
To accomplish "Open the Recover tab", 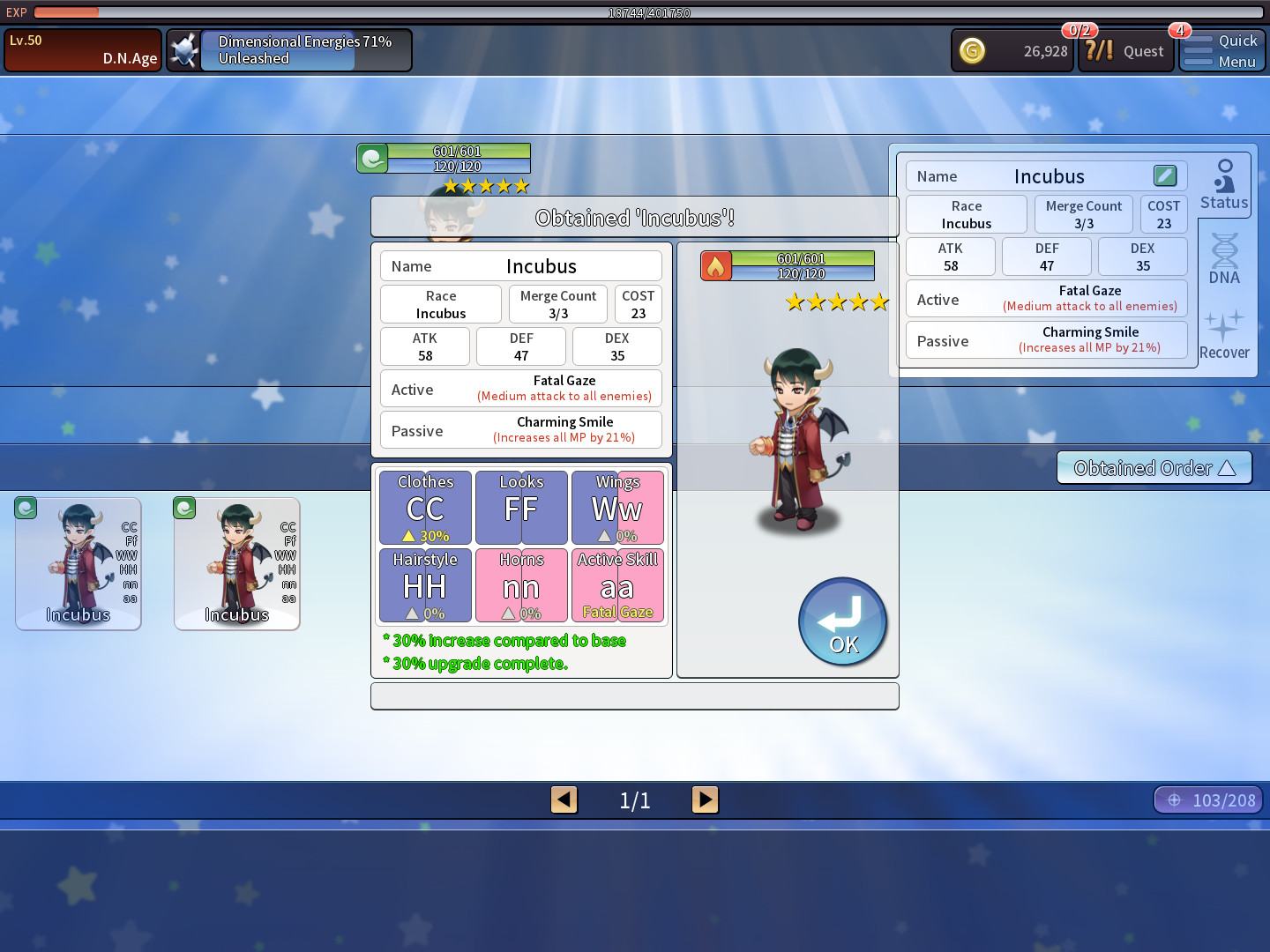I will click(1224, 335).
